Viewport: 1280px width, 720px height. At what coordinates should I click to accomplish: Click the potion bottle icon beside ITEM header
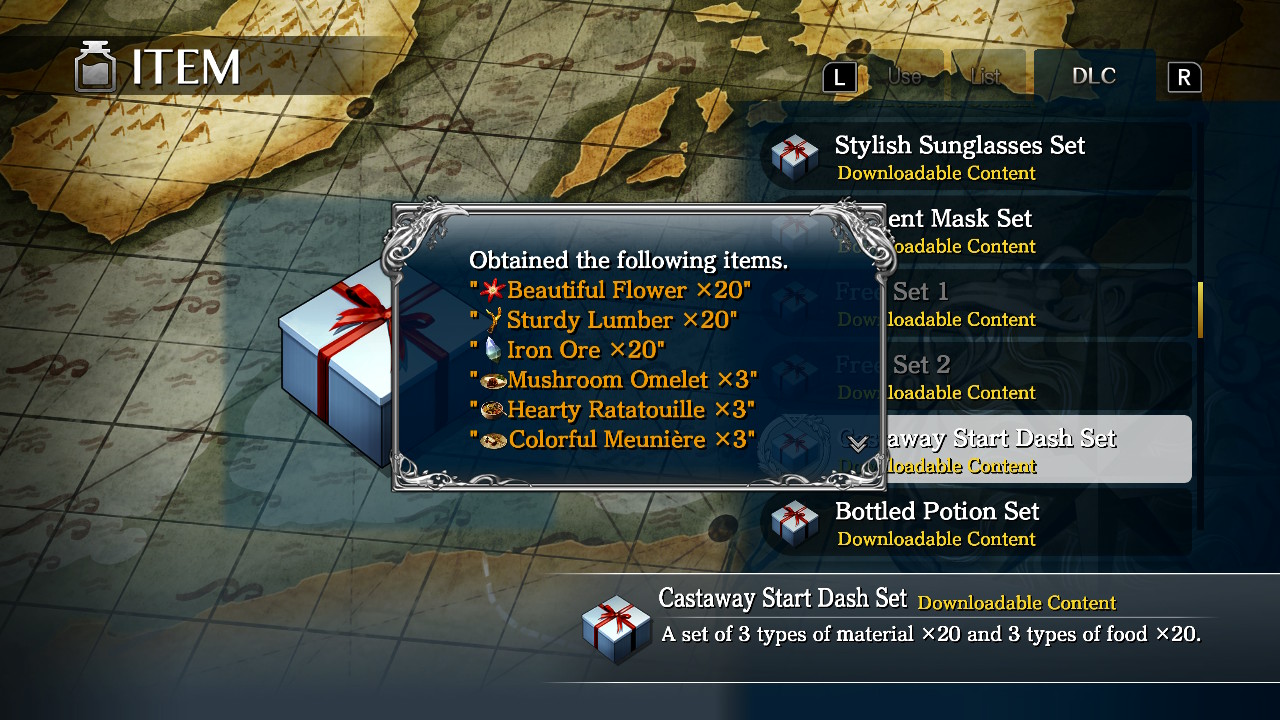point(95,67)
